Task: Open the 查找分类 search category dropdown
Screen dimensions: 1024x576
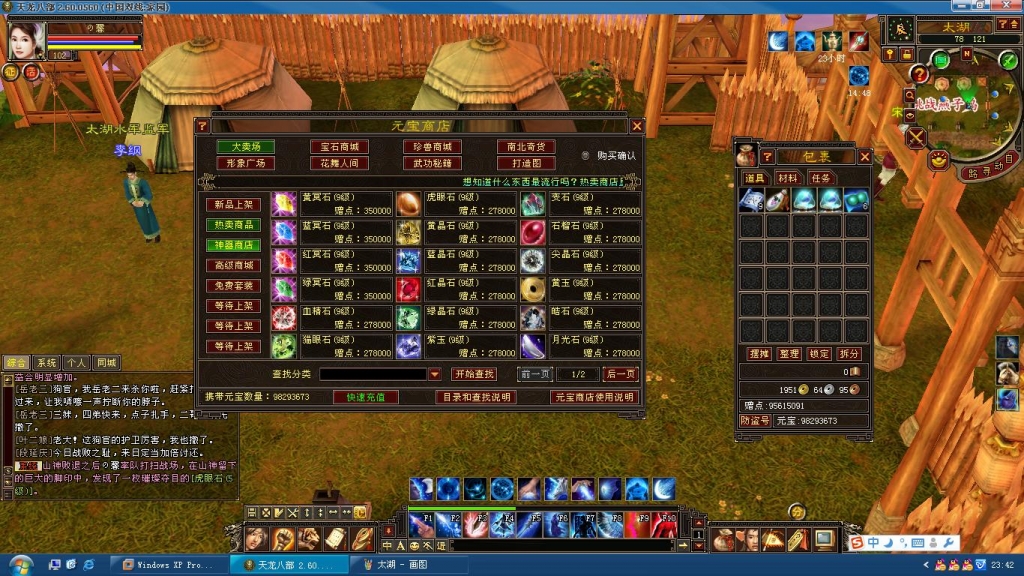Action: pyautogui.click(x=434, y=374)
